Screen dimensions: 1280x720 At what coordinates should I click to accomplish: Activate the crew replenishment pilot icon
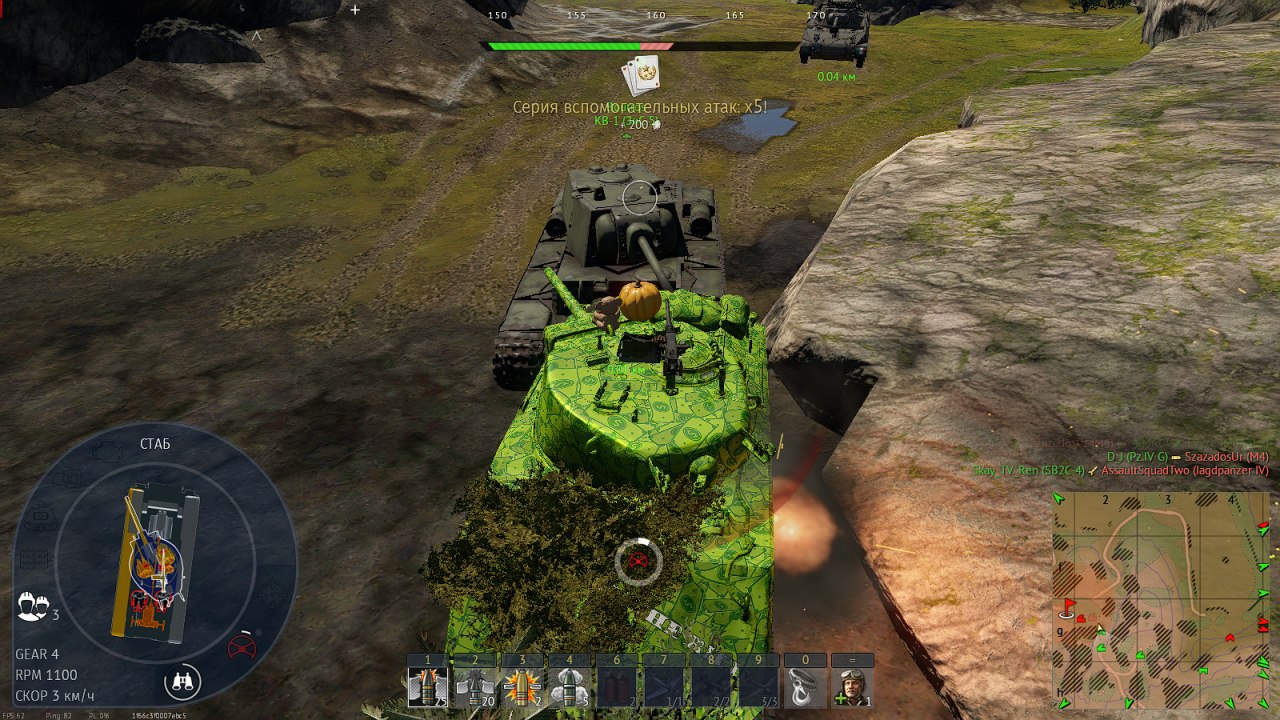pos(853,687)
